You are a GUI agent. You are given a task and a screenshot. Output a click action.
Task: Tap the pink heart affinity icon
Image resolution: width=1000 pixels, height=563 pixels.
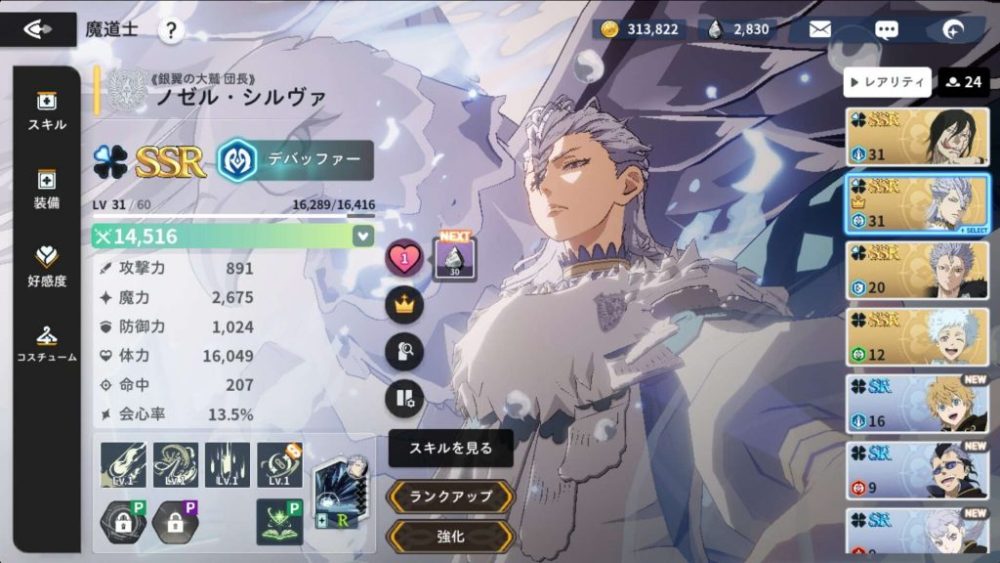click(x=404, y=259)
